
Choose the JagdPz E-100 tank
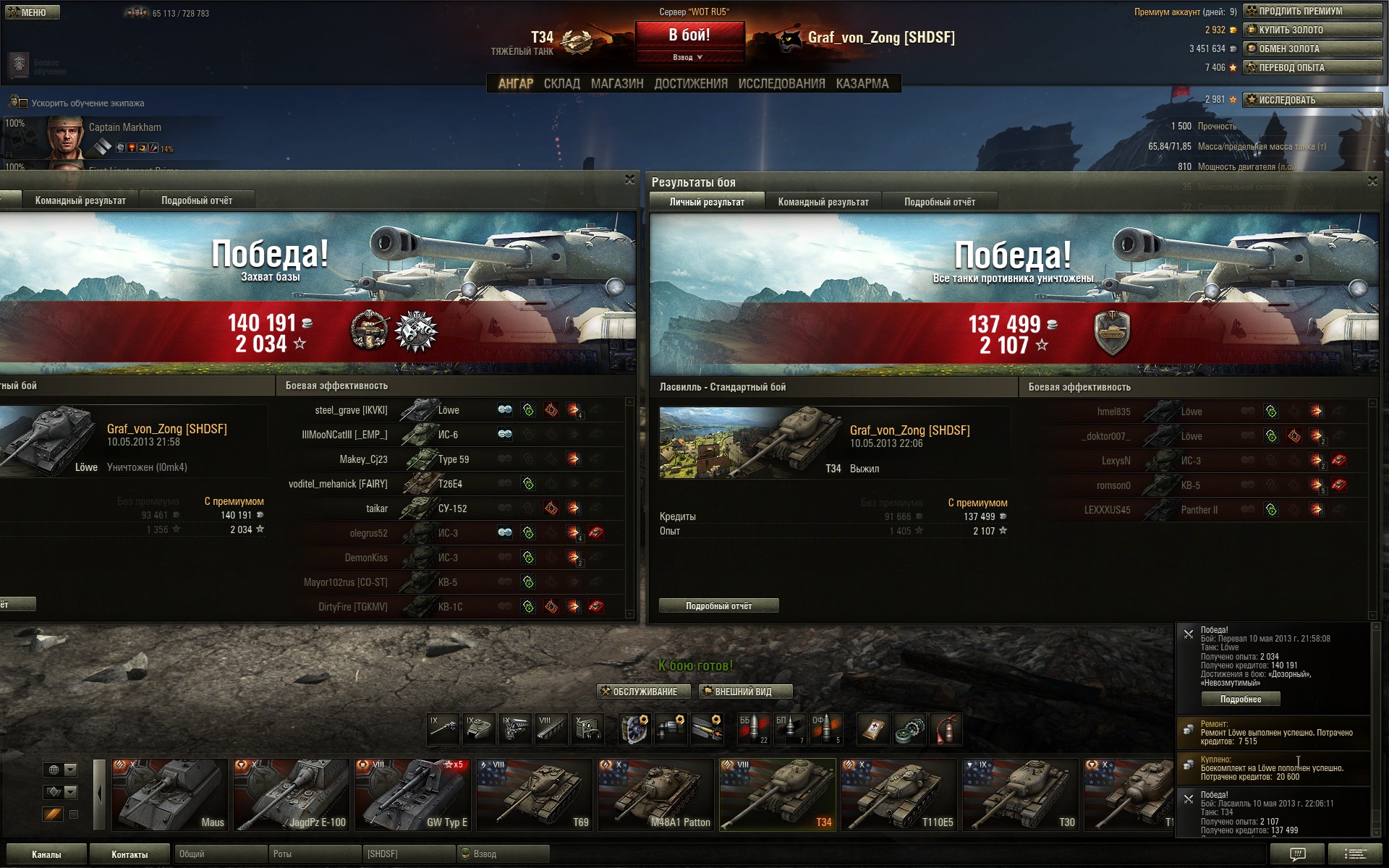pyautogui.click(x=292, y=794)
